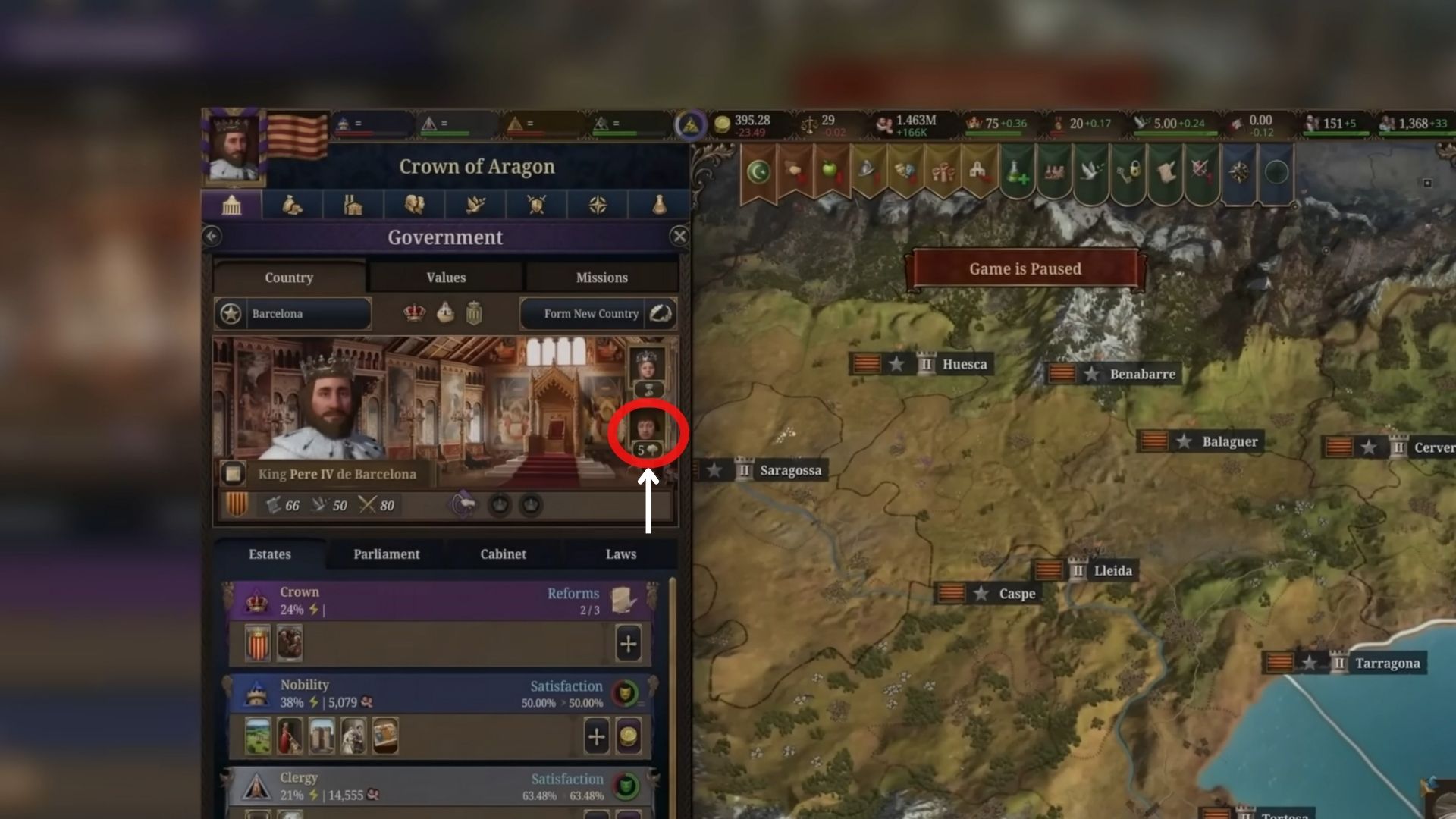
Task: Click the Diplomacy dove panel icon
Action: pos(475,205)
